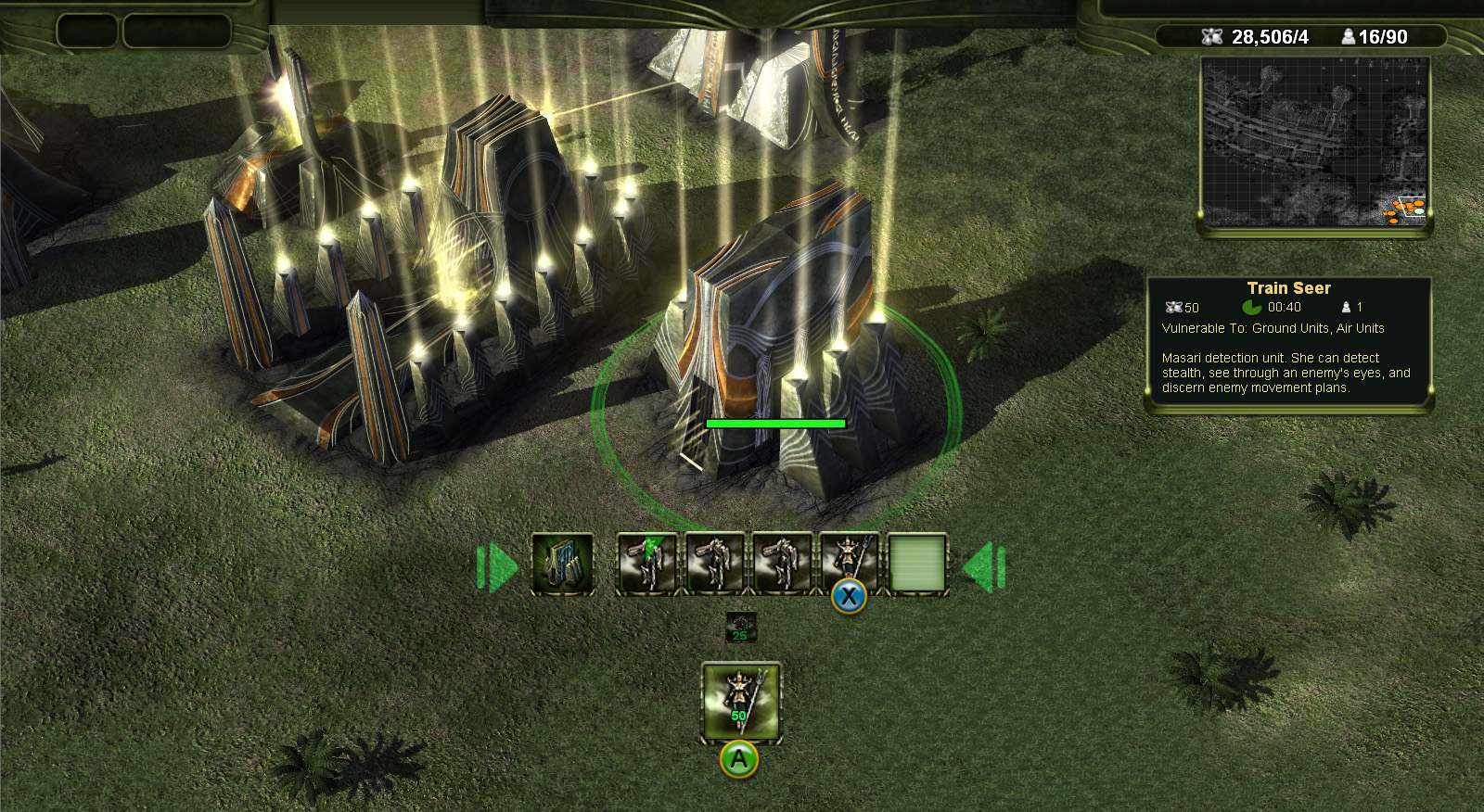The image size is (1484, 812).
Task: Select the building icon in the production queue
Action: (563, 564)
